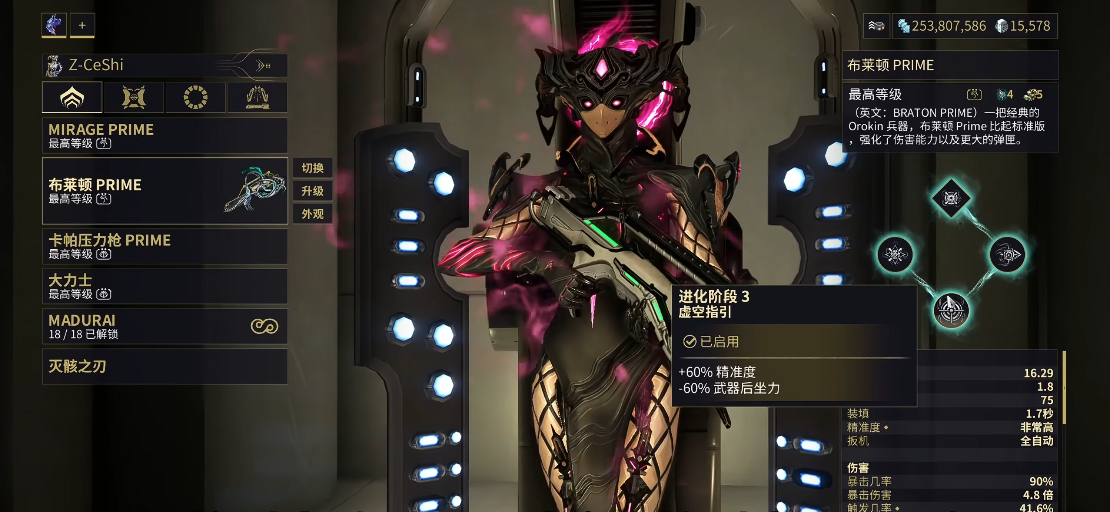Select the MIRAGE PRIME warframe row

pyautogui.click(x=165, y=136)
